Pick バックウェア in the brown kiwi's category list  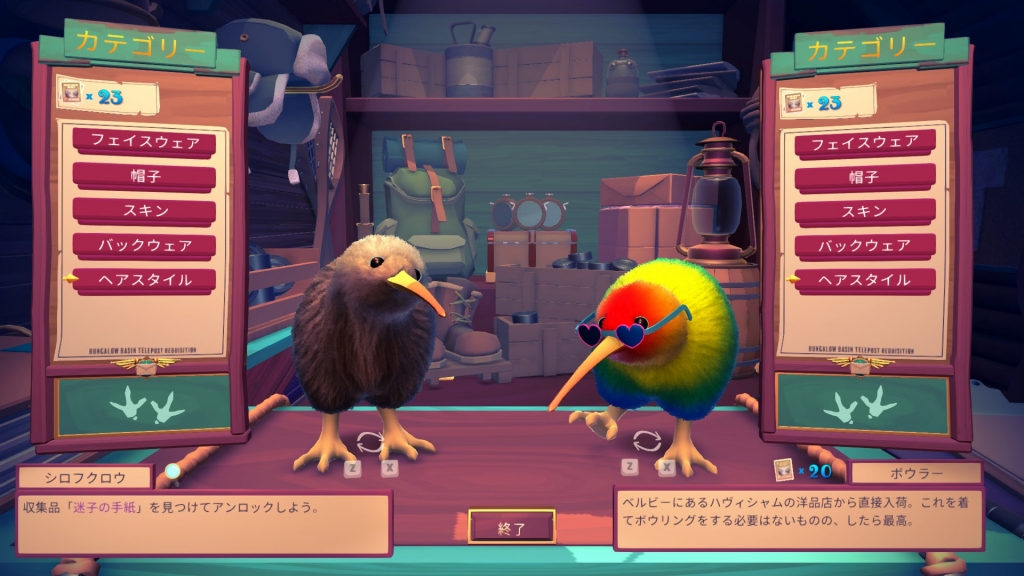coord(144,245)
